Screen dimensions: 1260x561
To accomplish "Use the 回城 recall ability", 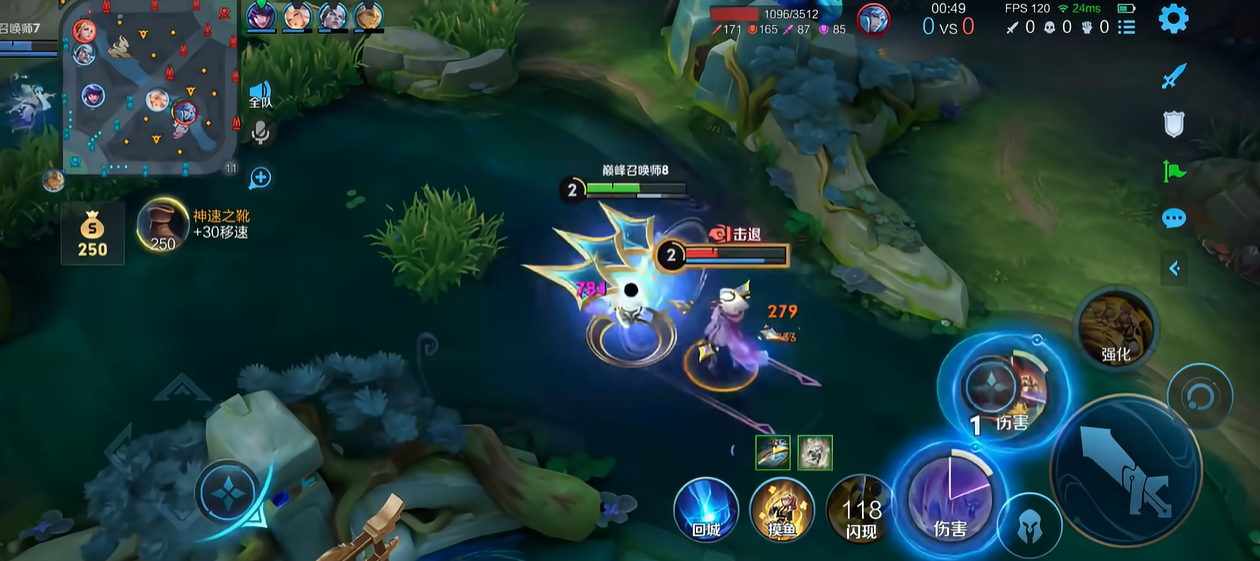I will point(706,508).
